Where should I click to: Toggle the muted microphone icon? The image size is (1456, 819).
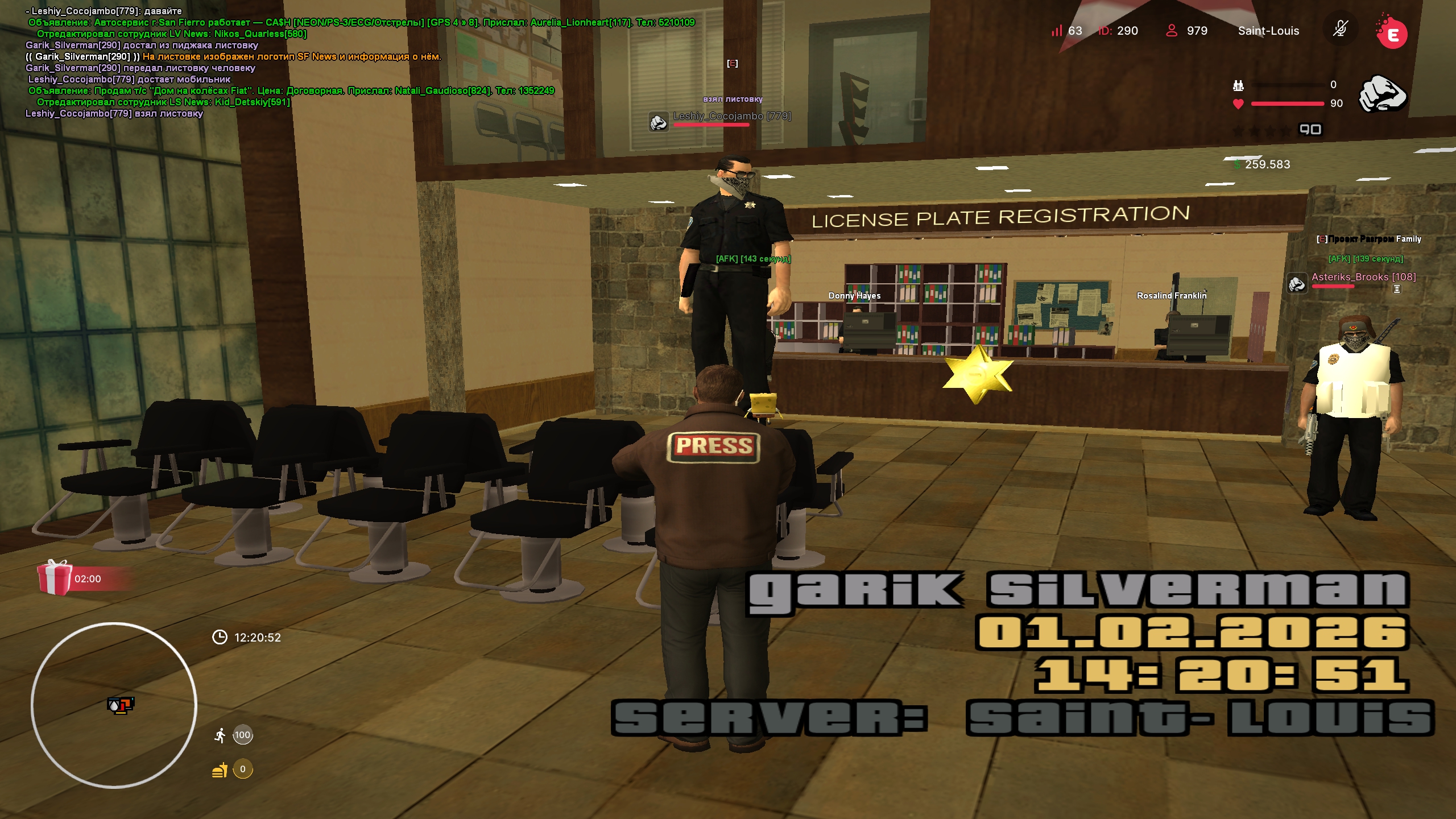coord(1341,29)
